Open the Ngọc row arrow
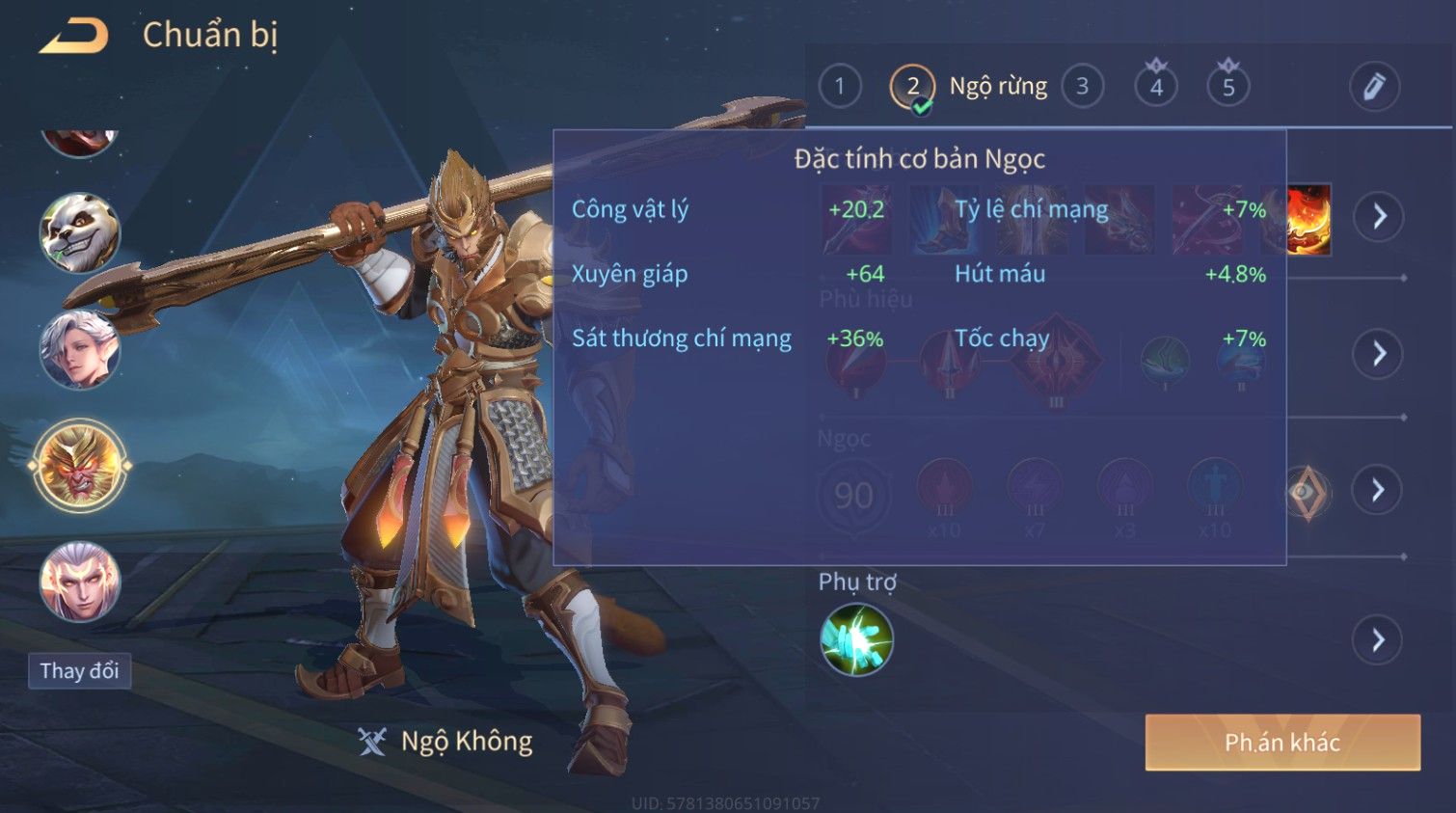This screenshot has height=813, width=1456. point(1378,490)
